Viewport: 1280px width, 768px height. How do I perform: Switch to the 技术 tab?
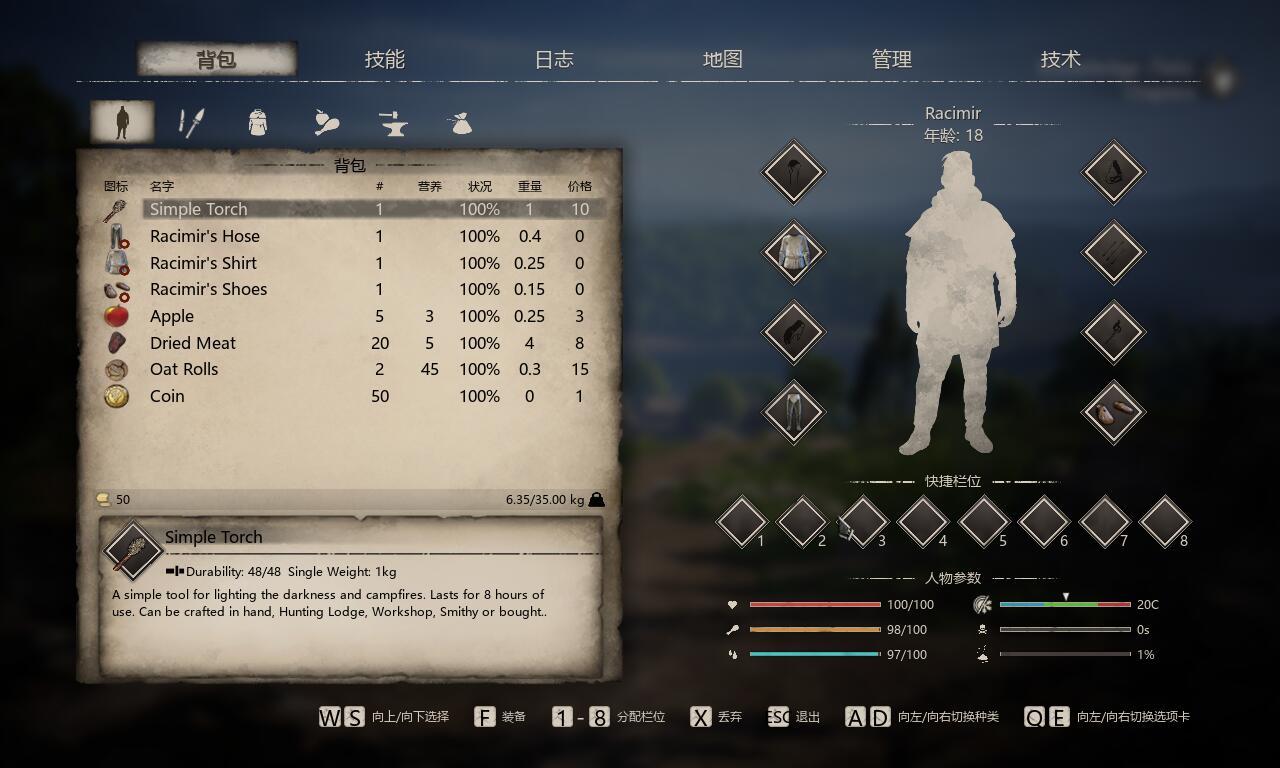click(x=1061, y=59)
